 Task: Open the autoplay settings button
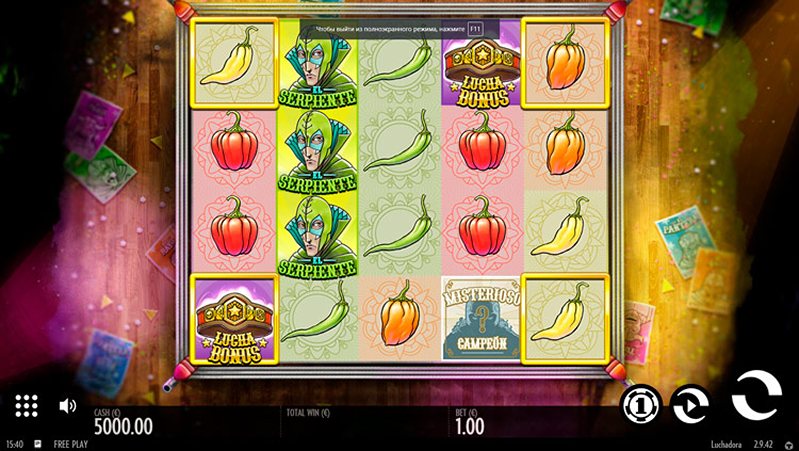point(690,404)
